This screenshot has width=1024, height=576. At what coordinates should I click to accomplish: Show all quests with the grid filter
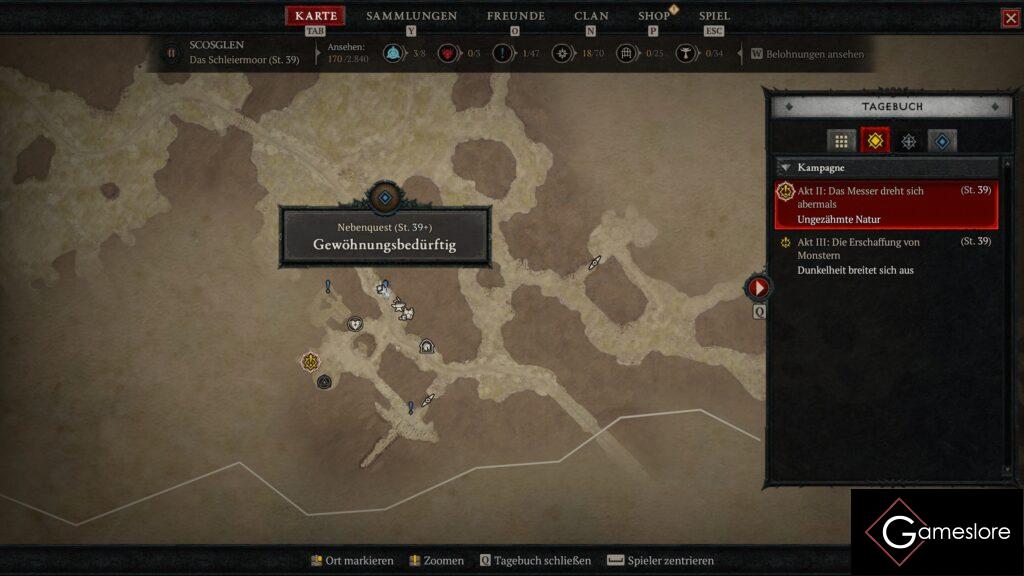pos(841,141)
